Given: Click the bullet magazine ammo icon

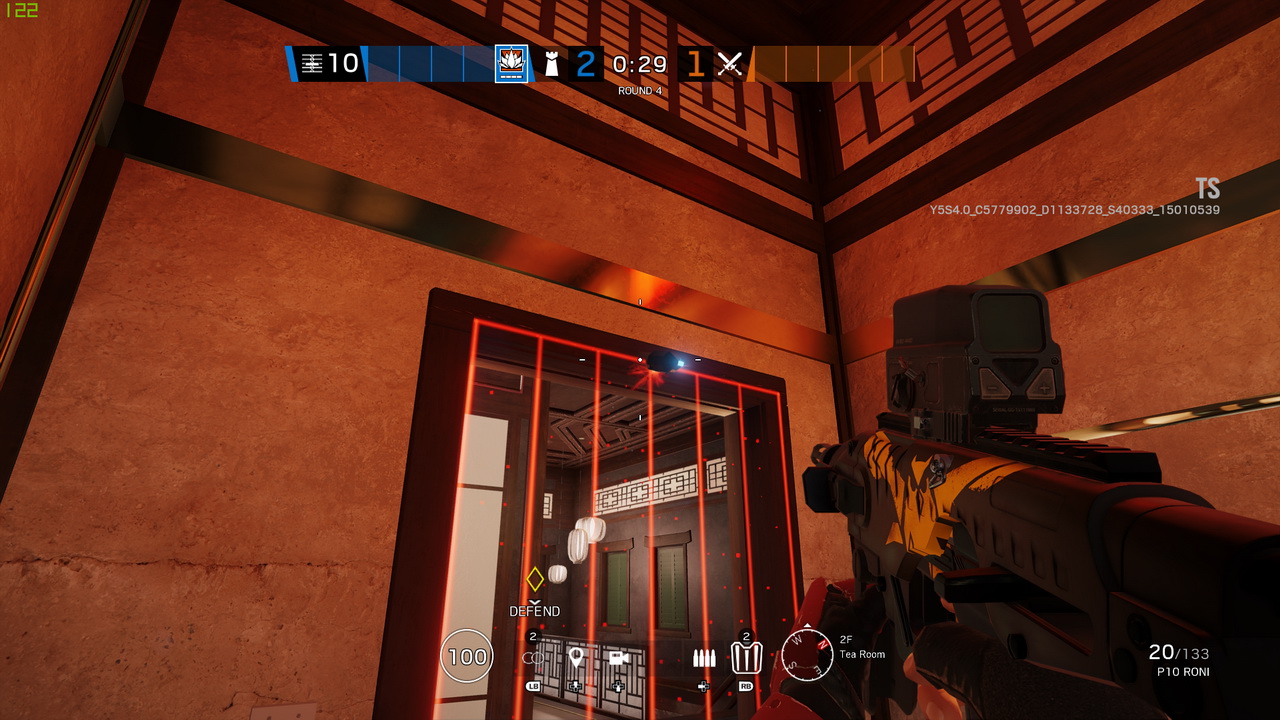Looking at the screenshot, I should pos(705,658).
